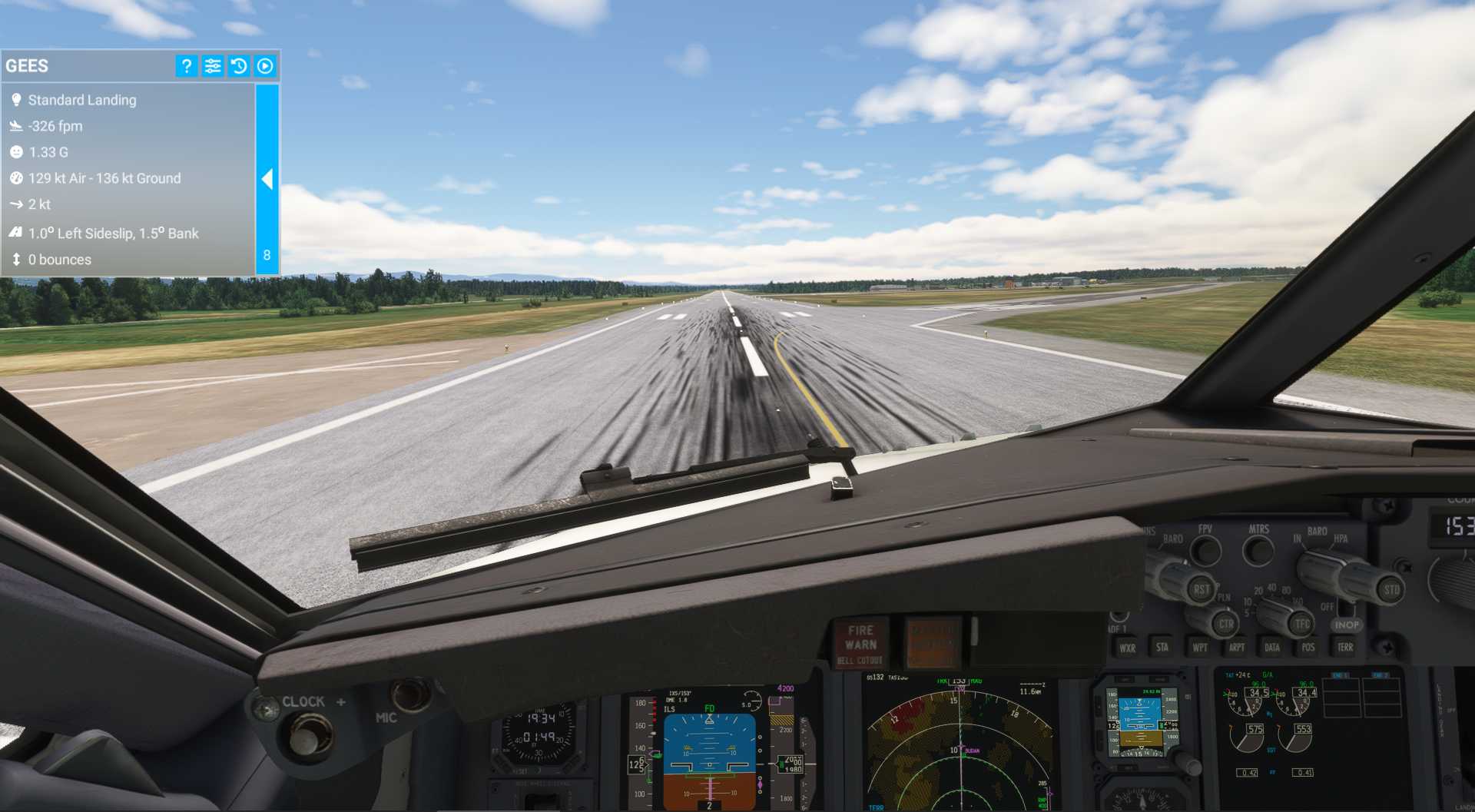Collapse the GEES panel with the arrow
The height and width of the screenshot is (812, 1475).
coord(267,179)
